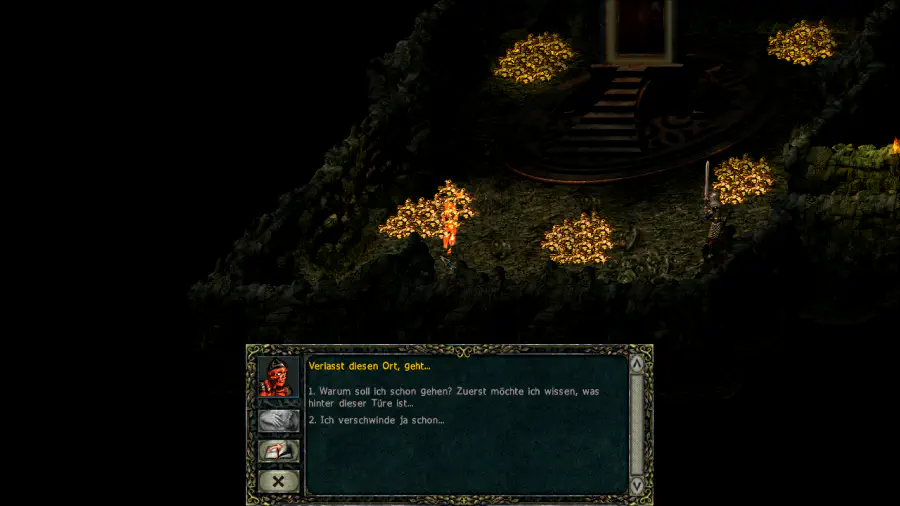The image size is (900, 506).
Task: Click the dialogue scroll-down arrow
Action: [637, 485]
